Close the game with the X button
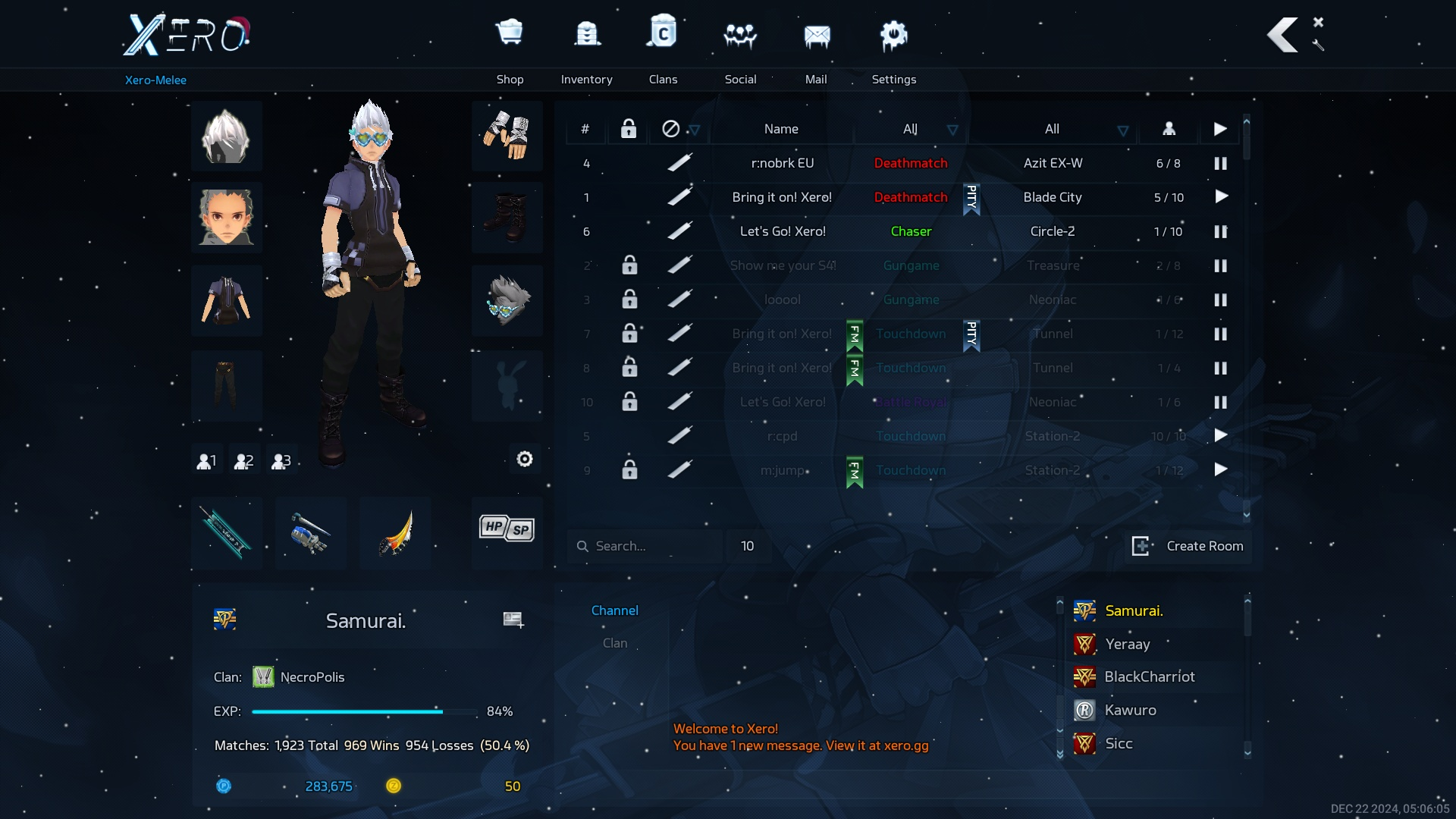The width and height of the screenshot is (1456, 819). click(x=1318, y=22)
